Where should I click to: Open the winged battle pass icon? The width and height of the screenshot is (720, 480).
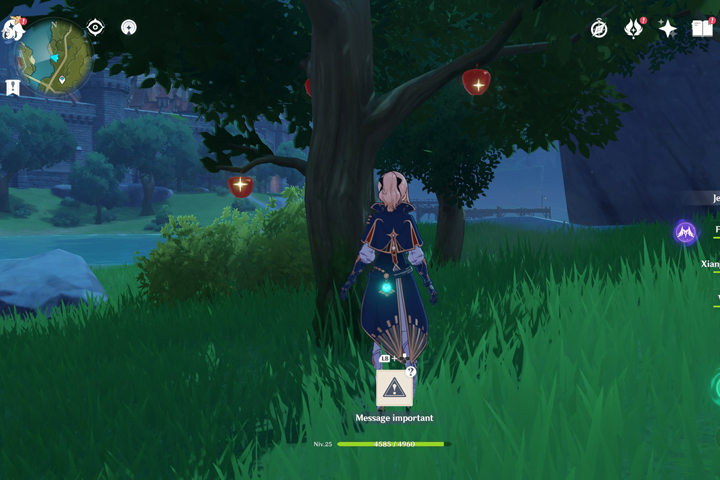(x=633, y=29)
